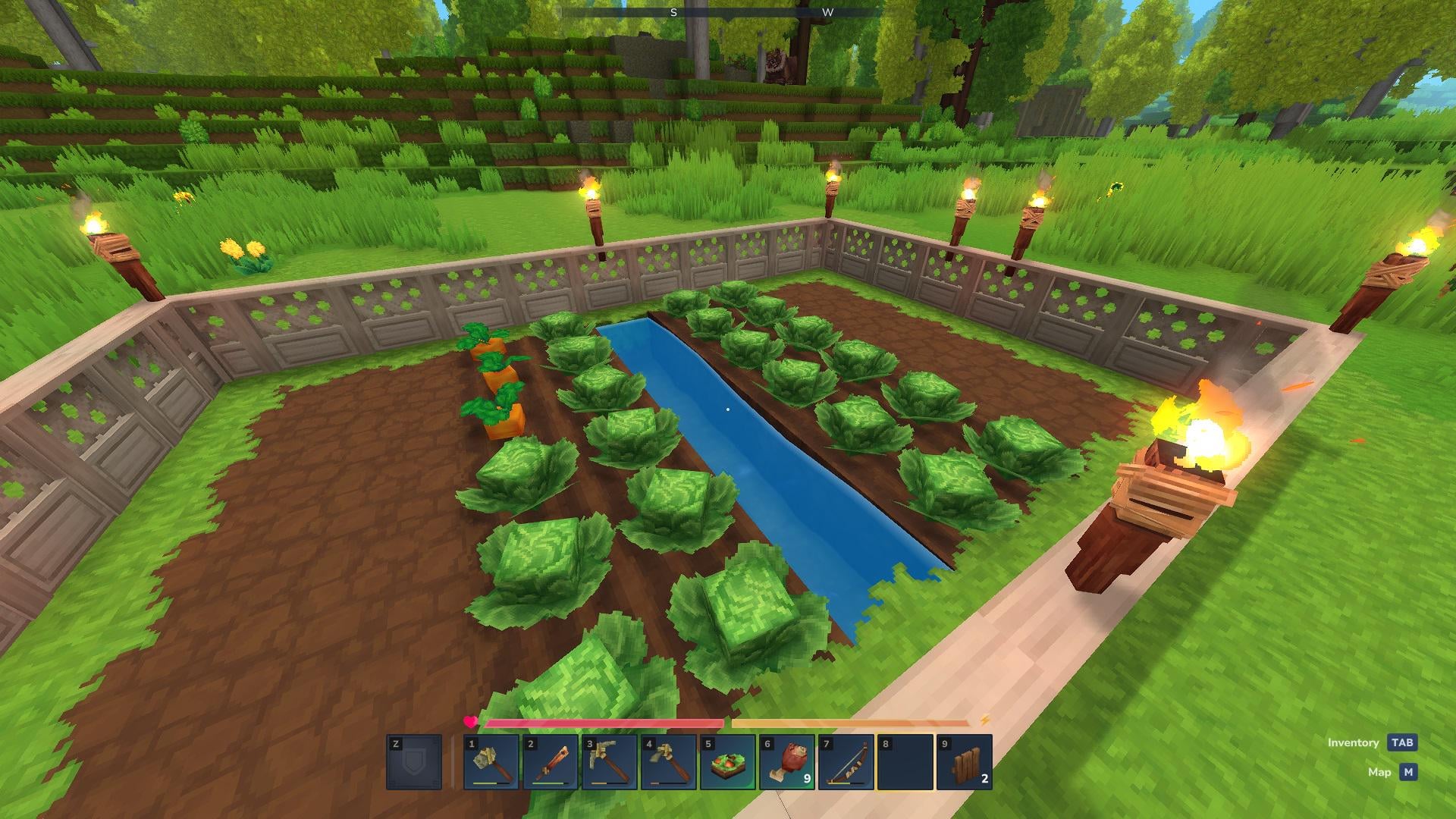This screenshot has height=819, width=1456.
Task: Choose the pickaxe in hotbar slot 3
Action: 610,762
